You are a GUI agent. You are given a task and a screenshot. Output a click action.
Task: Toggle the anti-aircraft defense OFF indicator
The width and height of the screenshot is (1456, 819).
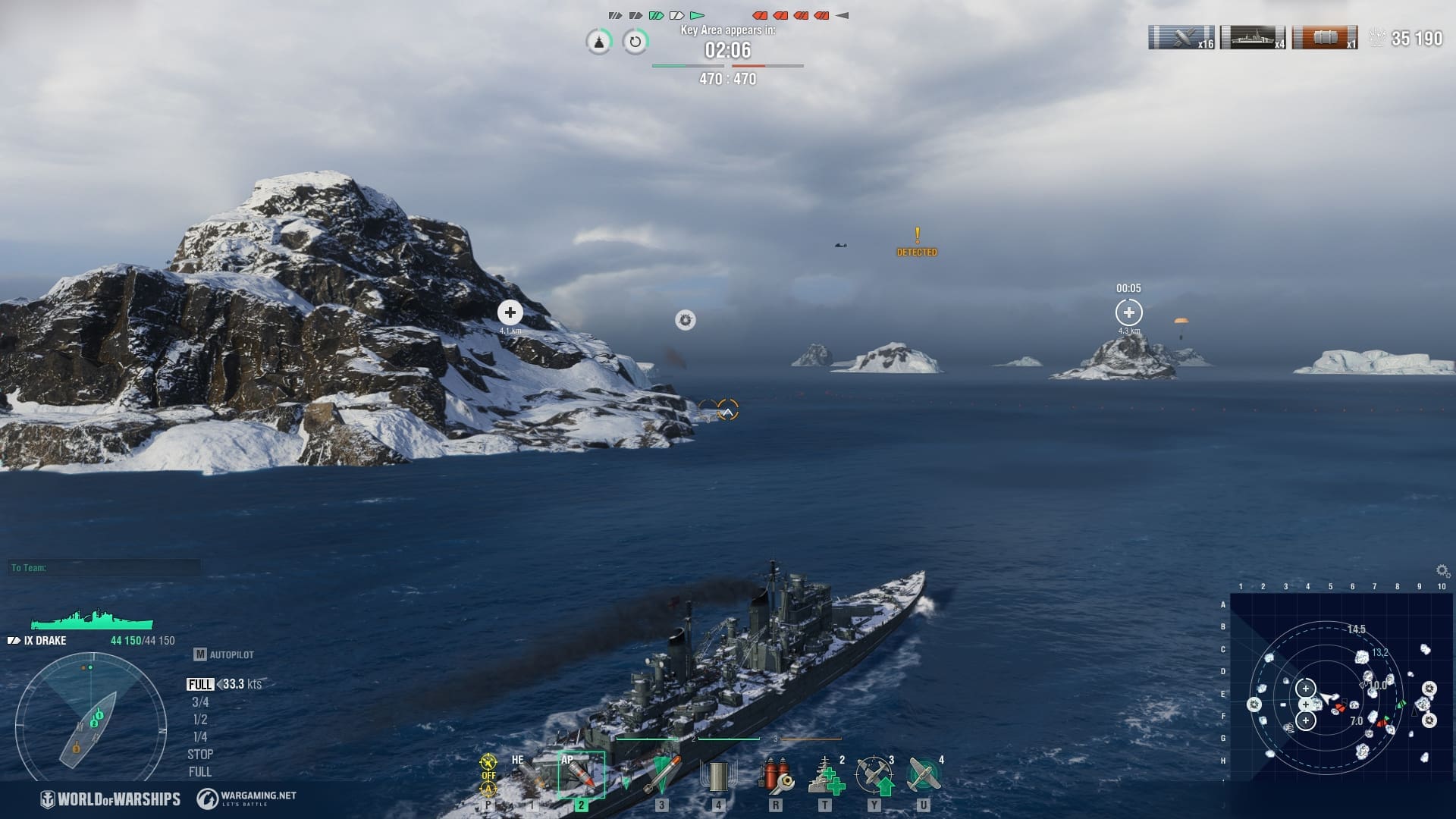click(x=488, y=775)
